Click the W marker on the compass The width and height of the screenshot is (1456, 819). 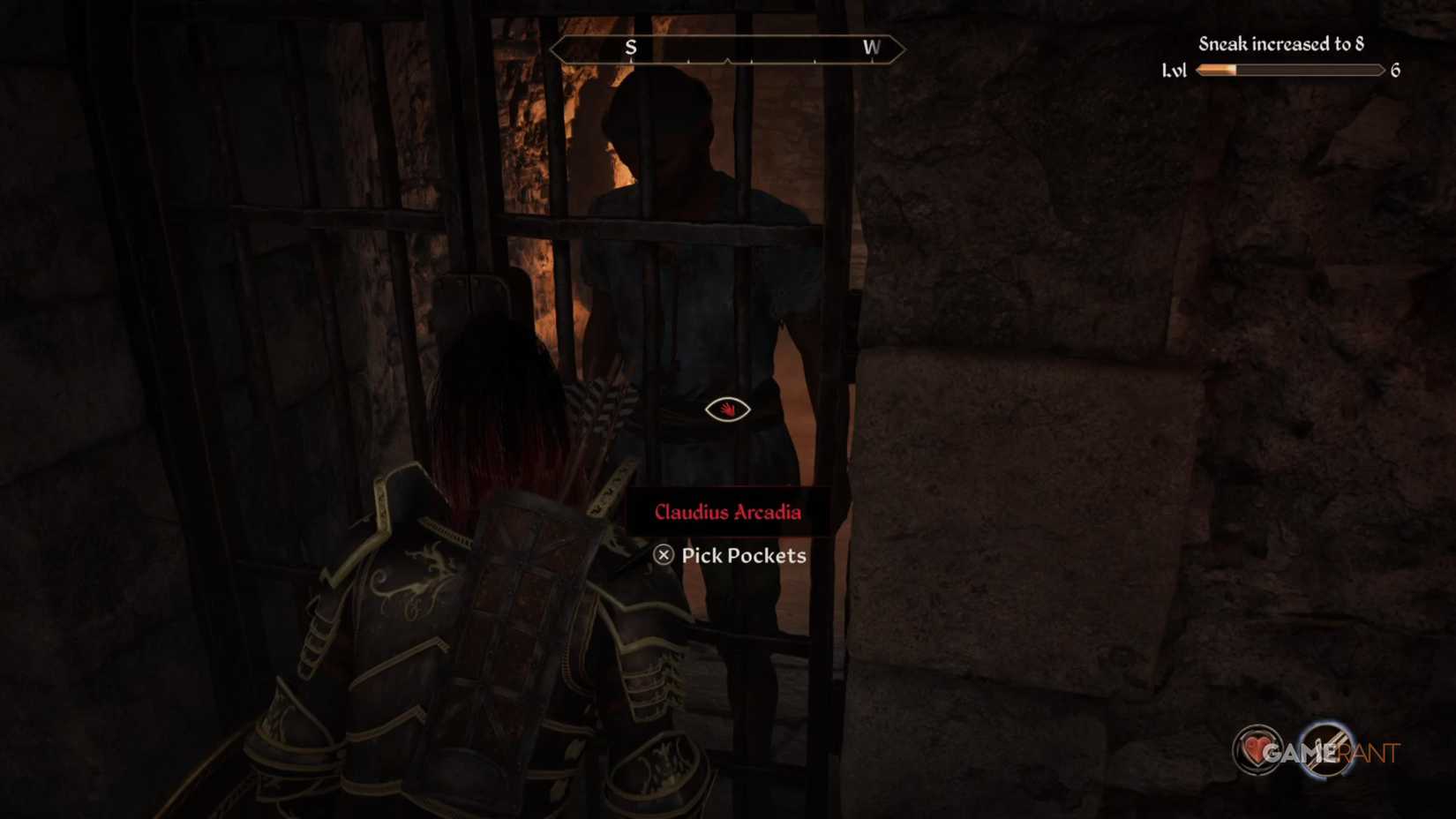click(873, 49)
